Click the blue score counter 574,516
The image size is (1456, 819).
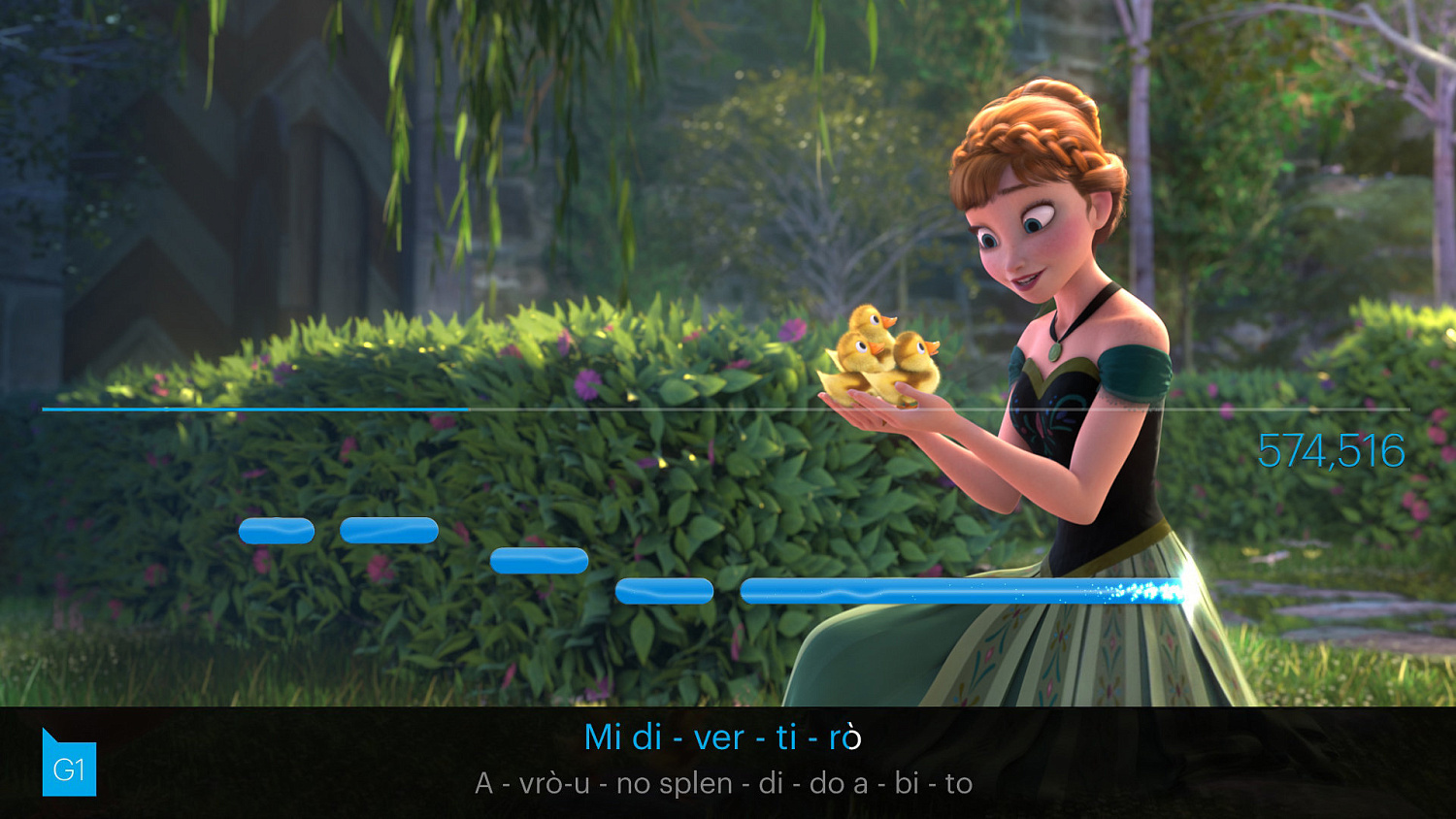pos(1332,449)
